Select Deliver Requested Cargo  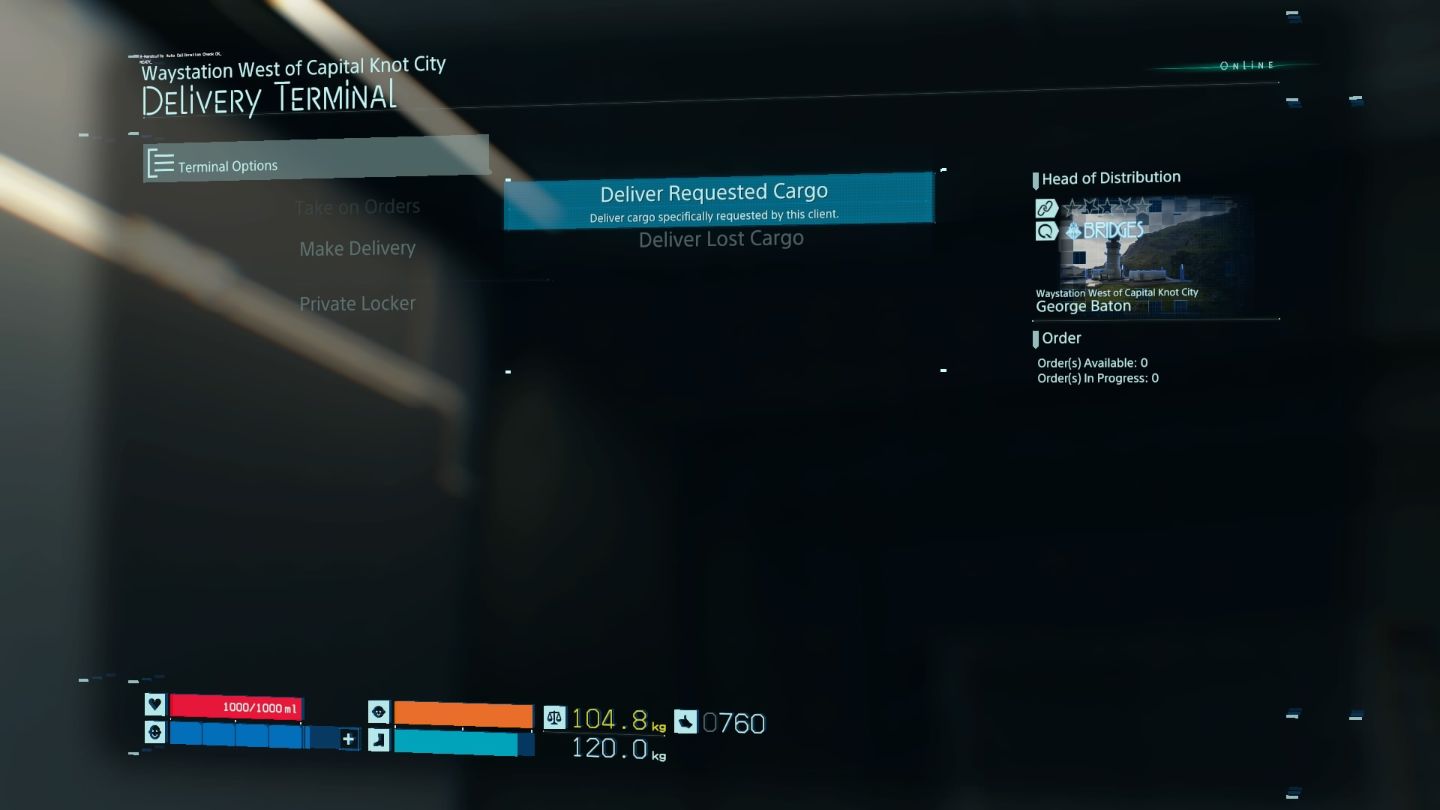pos(713,192)
